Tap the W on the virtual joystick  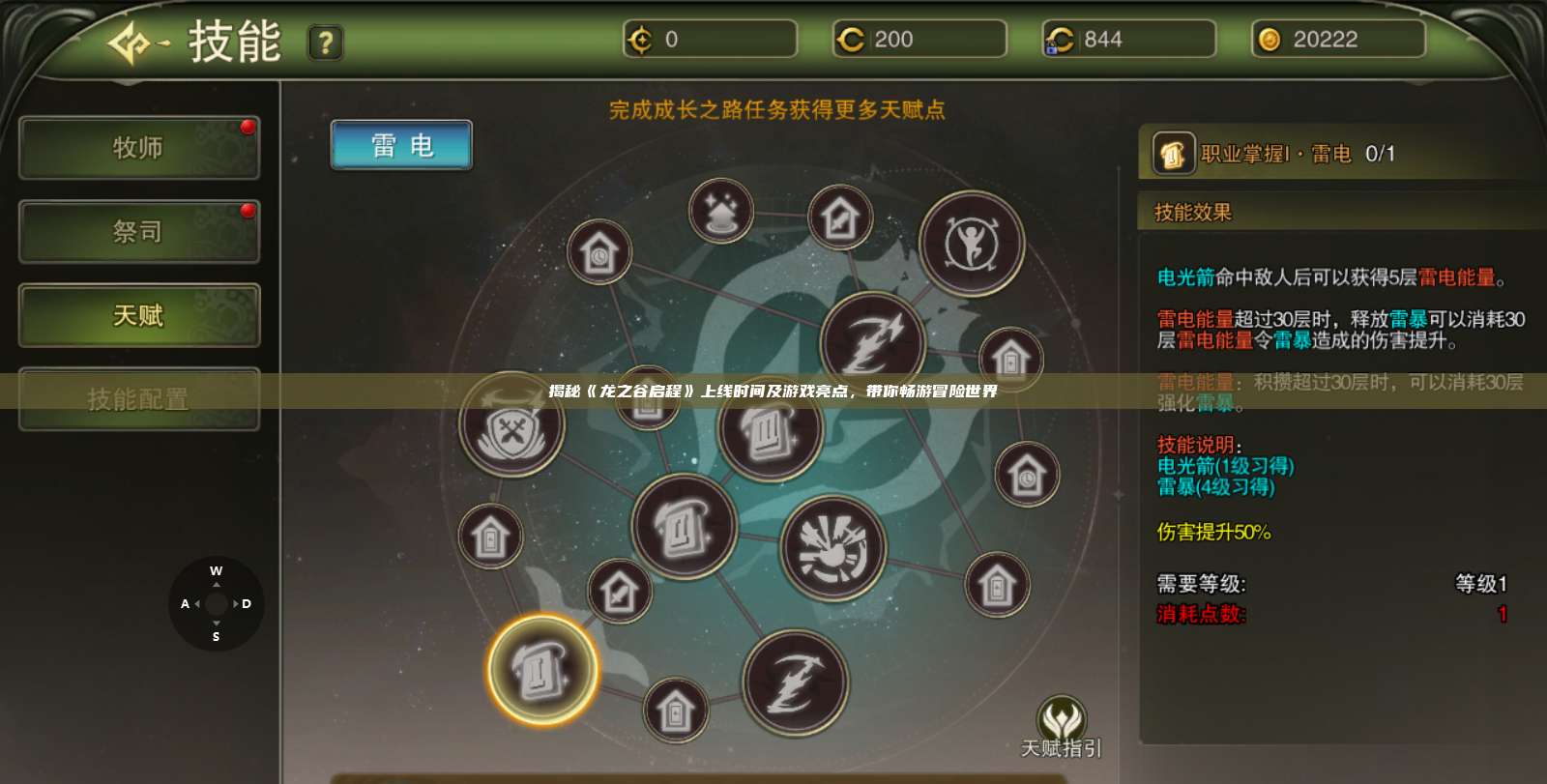(x=215, y=570)
